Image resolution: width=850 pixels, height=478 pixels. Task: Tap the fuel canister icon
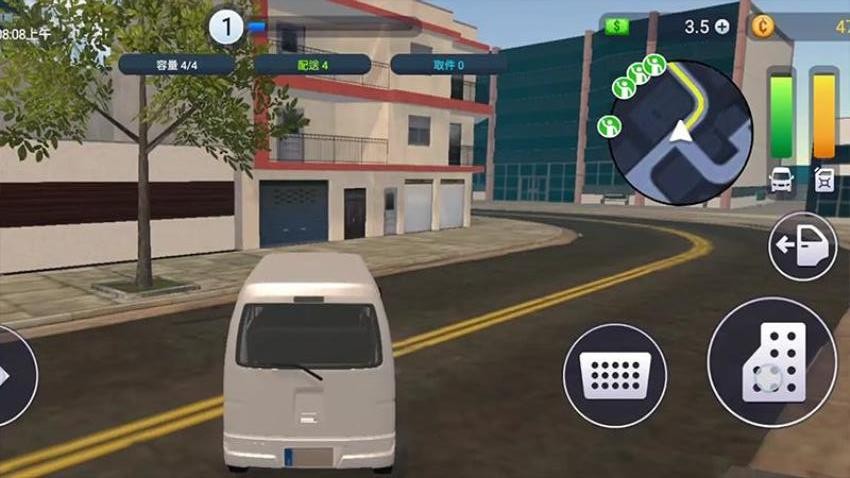coord(824,179)
